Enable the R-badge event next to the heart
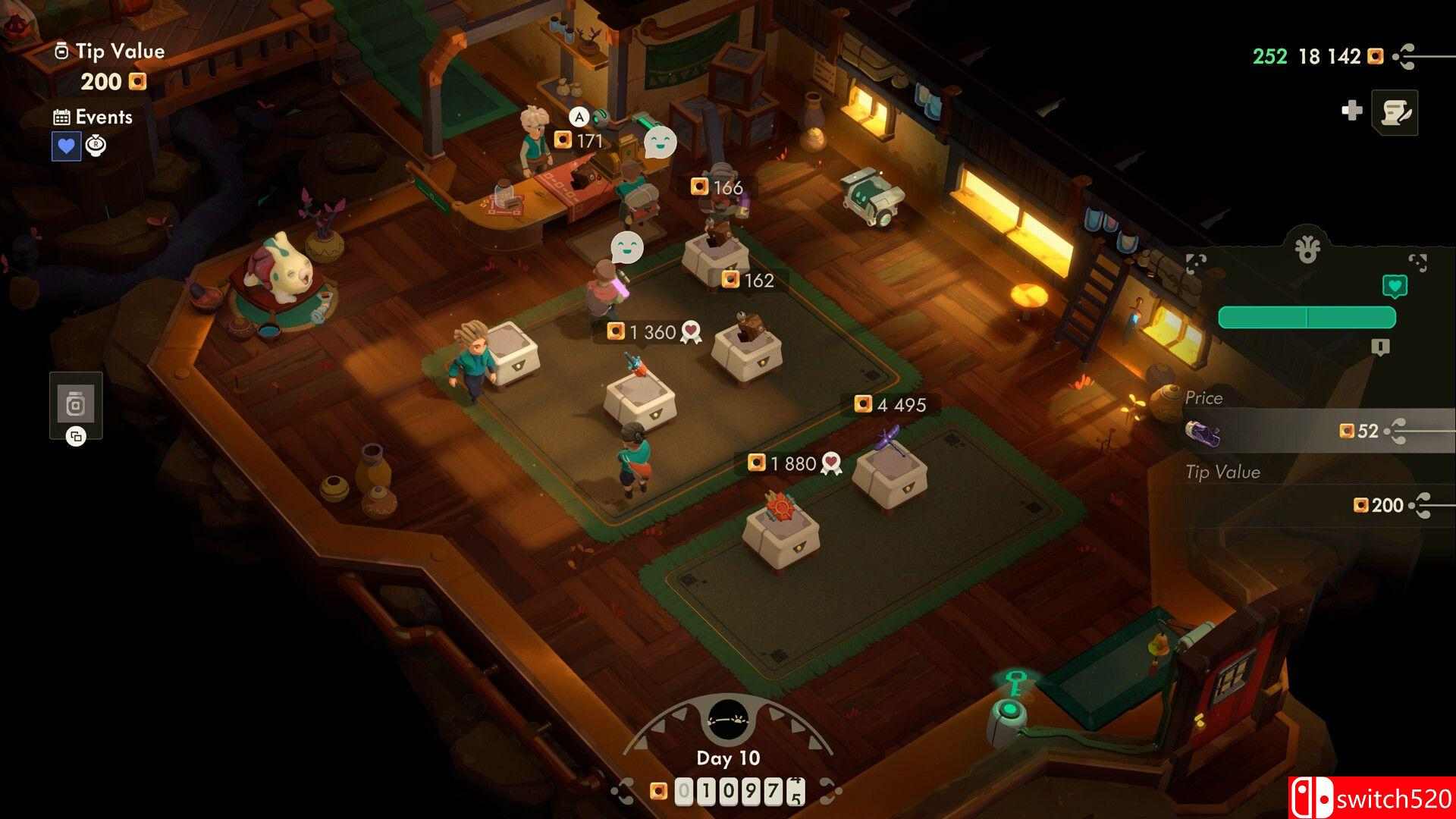This screenshot has height=819, width=1456. click(96, 145)
